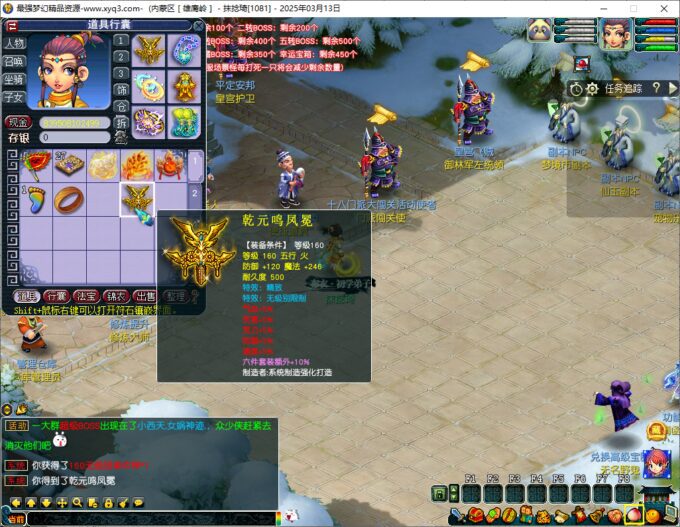Expand the quest tracker arrow
680x527 pixels.
(671, 88)
